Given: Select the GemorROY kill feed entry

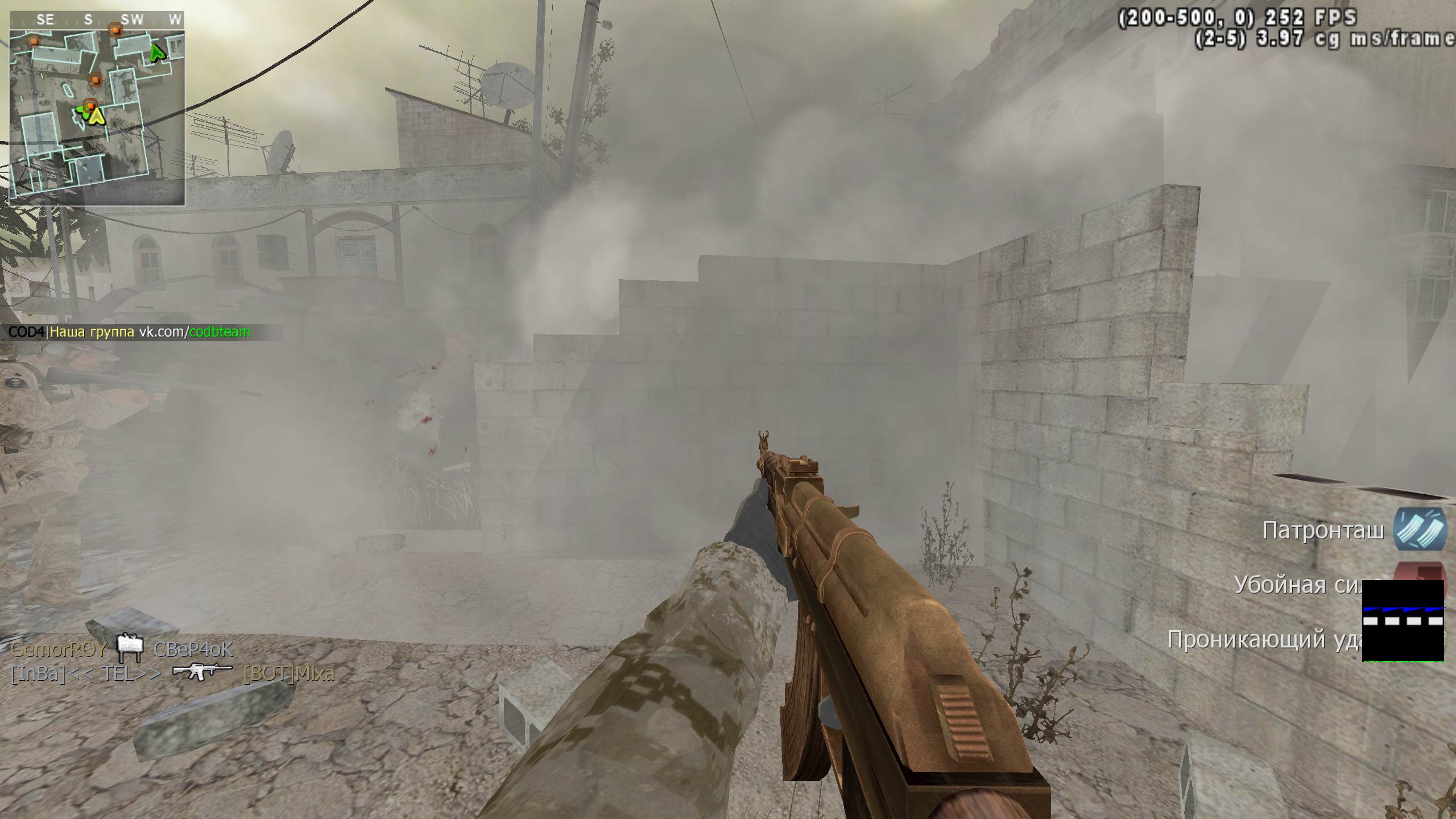Looking at the screenshot, I should tap(59, 649).
